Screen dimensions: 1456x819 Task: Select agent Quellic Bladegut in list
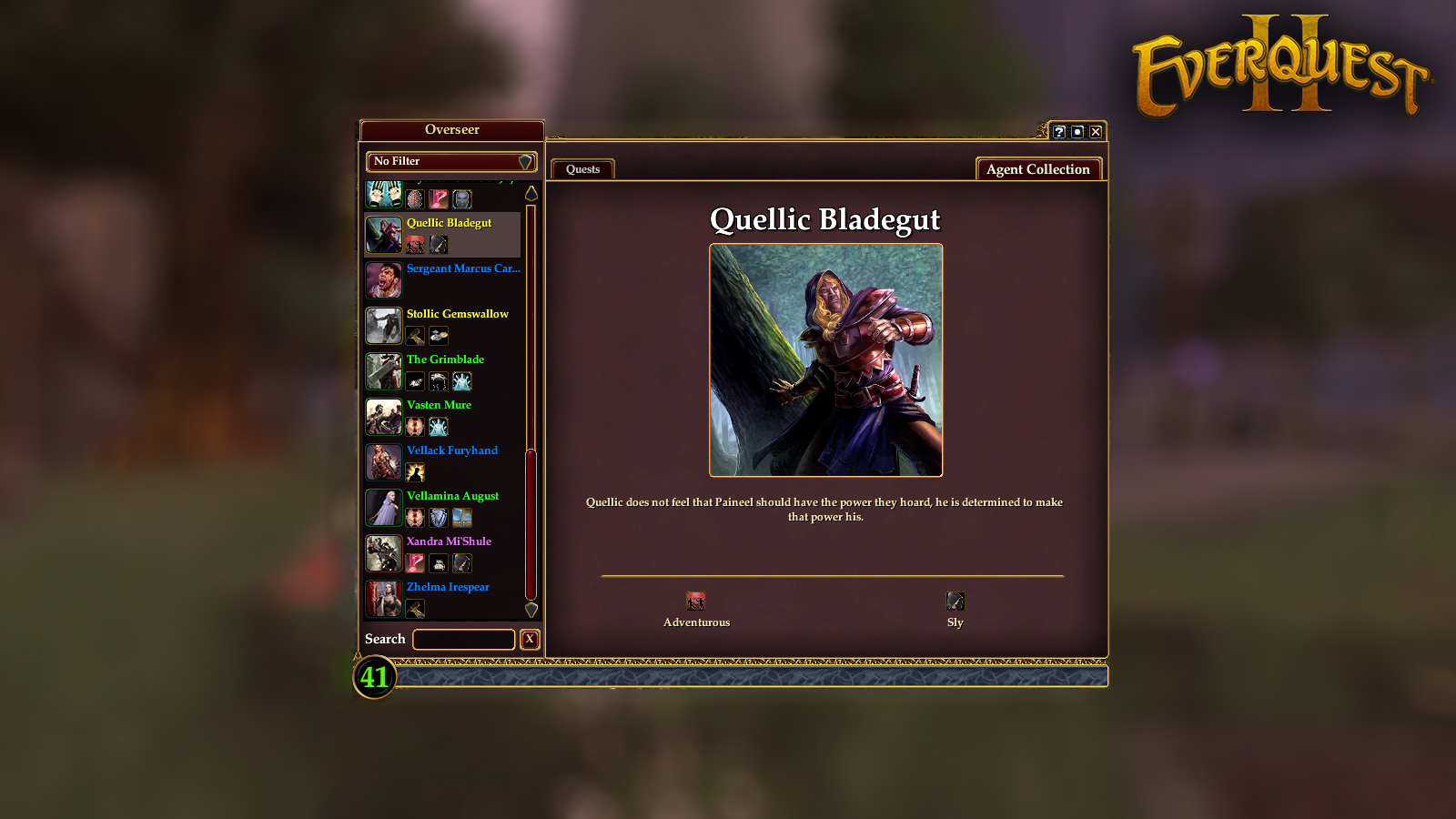click(x=449, y=223)
